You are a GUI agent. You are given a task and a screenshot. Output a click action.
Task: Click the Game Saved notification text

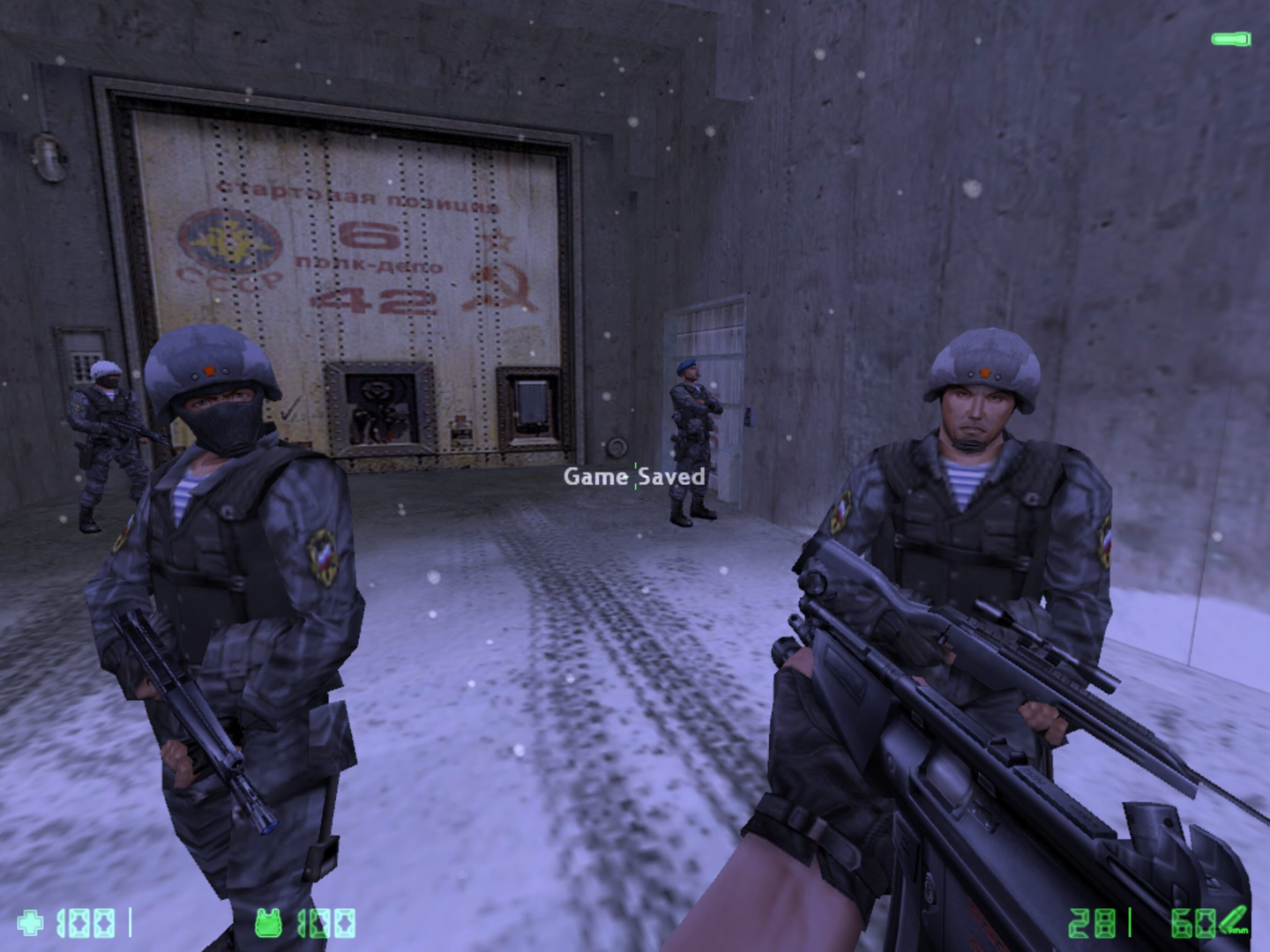pos(635,477)
